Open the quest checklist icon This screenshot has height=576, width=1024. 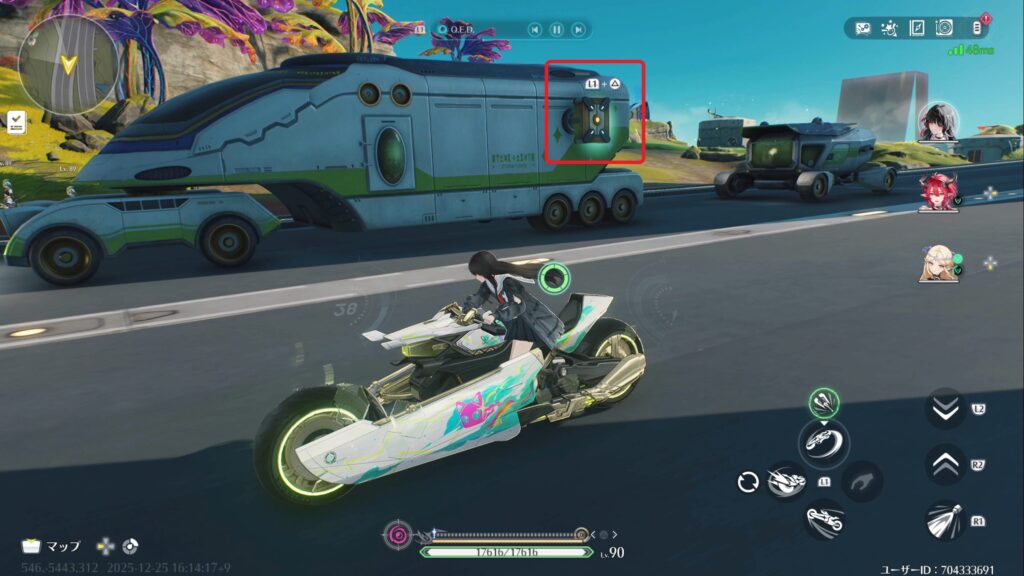tap(17, 122)
